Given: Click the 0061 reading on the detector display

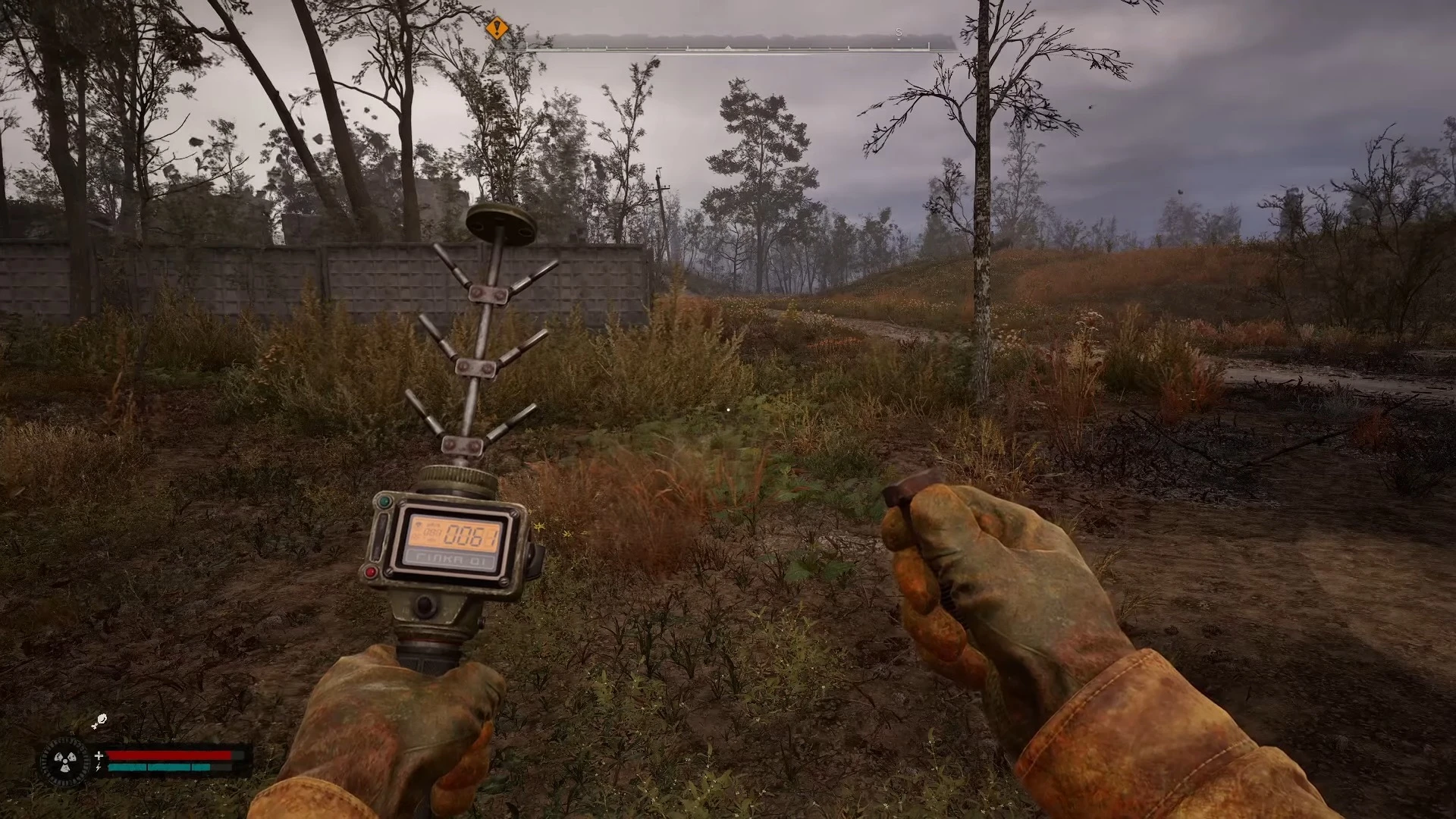Looking at the screenshot, I should (470, 535).
